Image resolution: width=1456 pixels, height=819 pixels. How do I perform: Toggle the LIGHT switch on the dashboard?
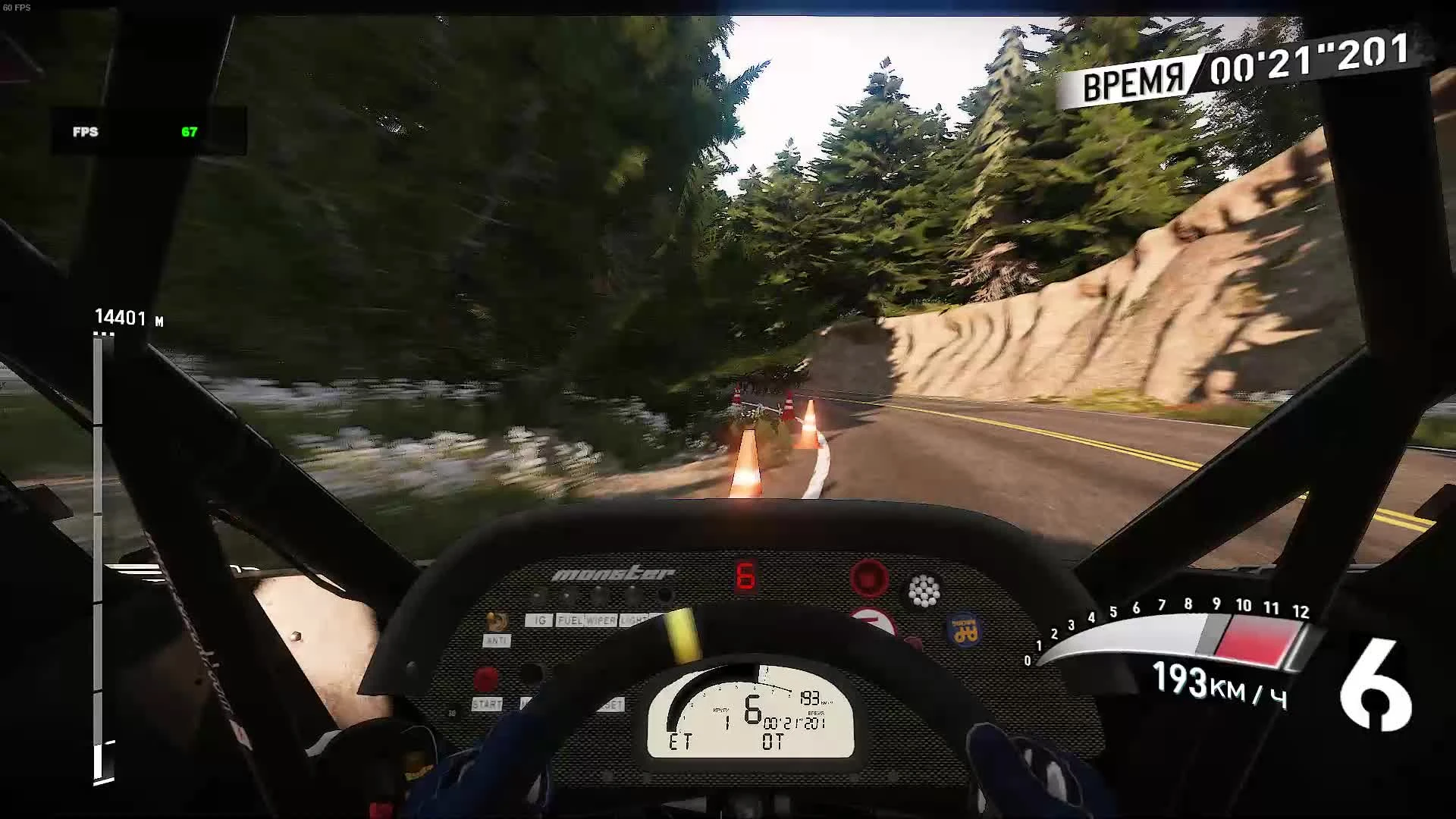[631, 620]
